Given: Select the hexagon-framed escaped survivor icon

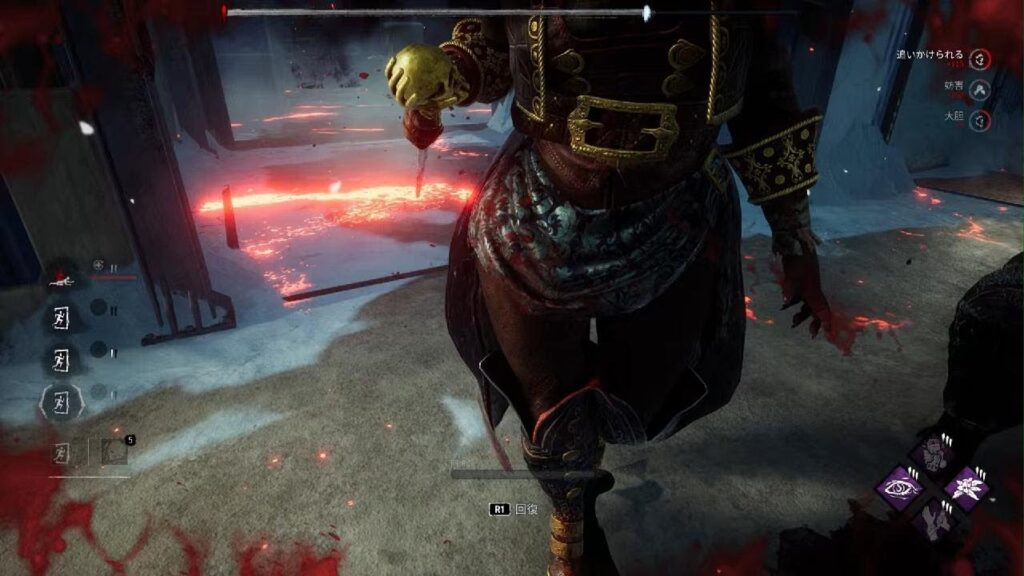Looking at the screenshot, I should 62,402.
